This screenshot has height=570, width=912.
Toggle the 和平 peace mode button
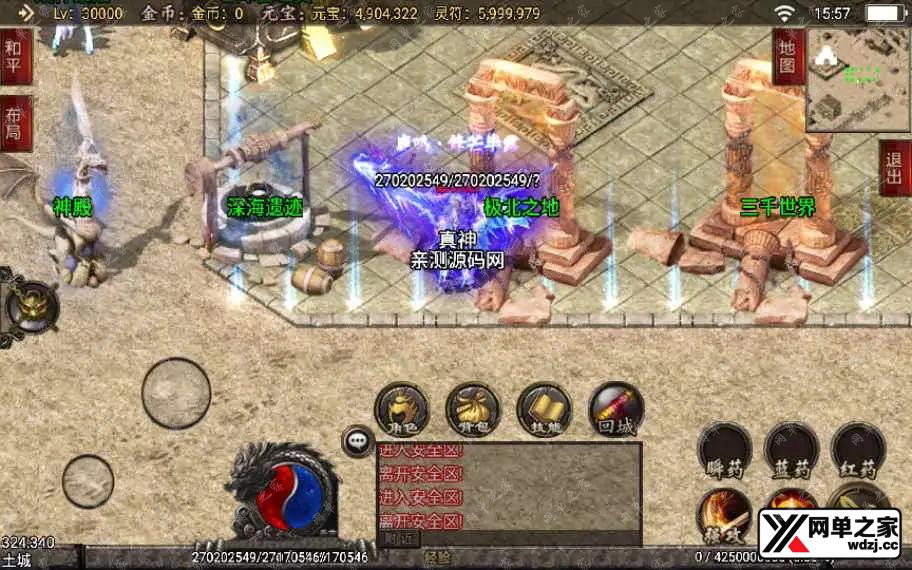pyautogui.click(x=15, y=56)
